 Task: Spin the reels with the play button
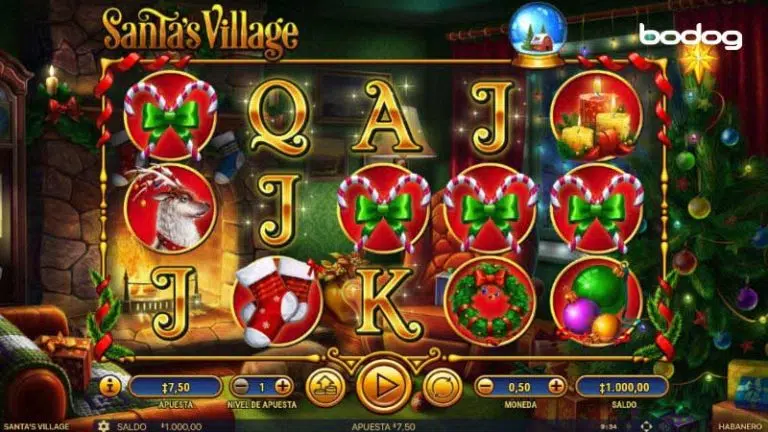384,385
